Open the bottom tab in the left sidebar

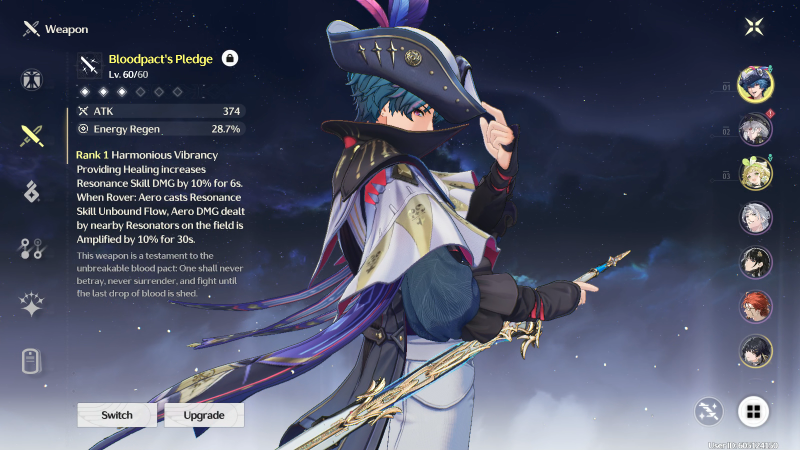pos(31,360)
